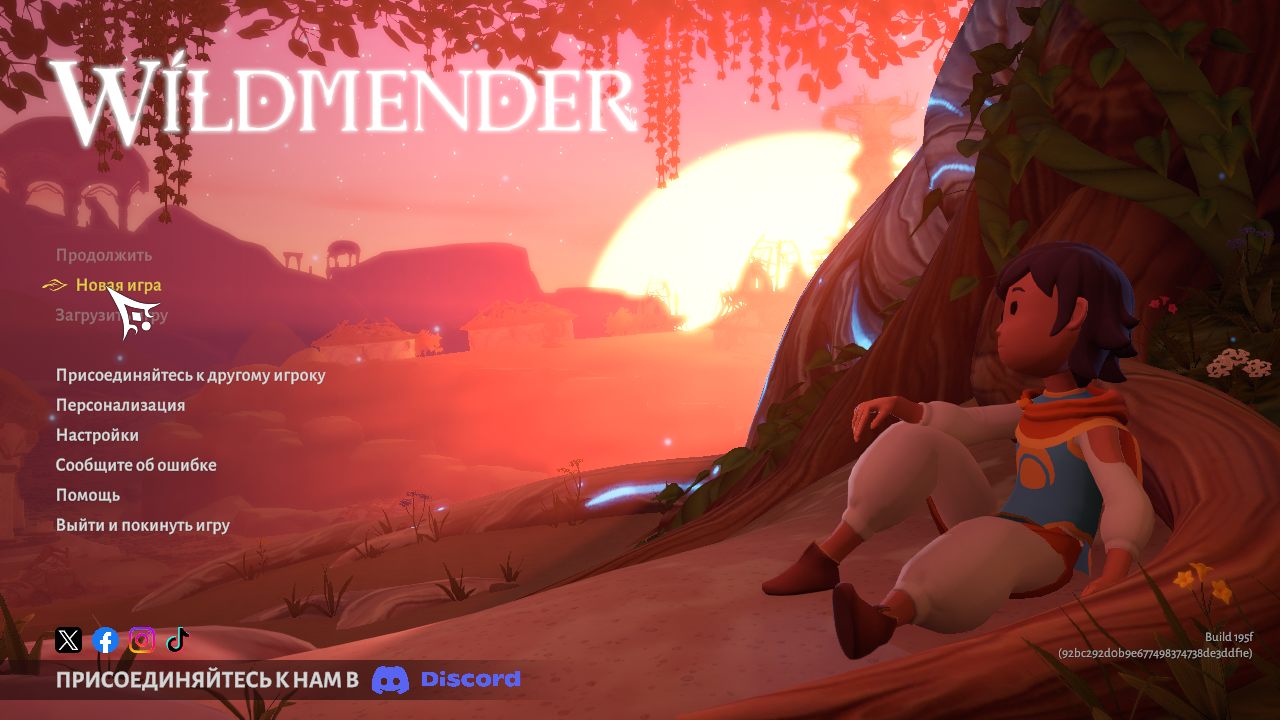Open the Настройки menu entry

(99, 435)
